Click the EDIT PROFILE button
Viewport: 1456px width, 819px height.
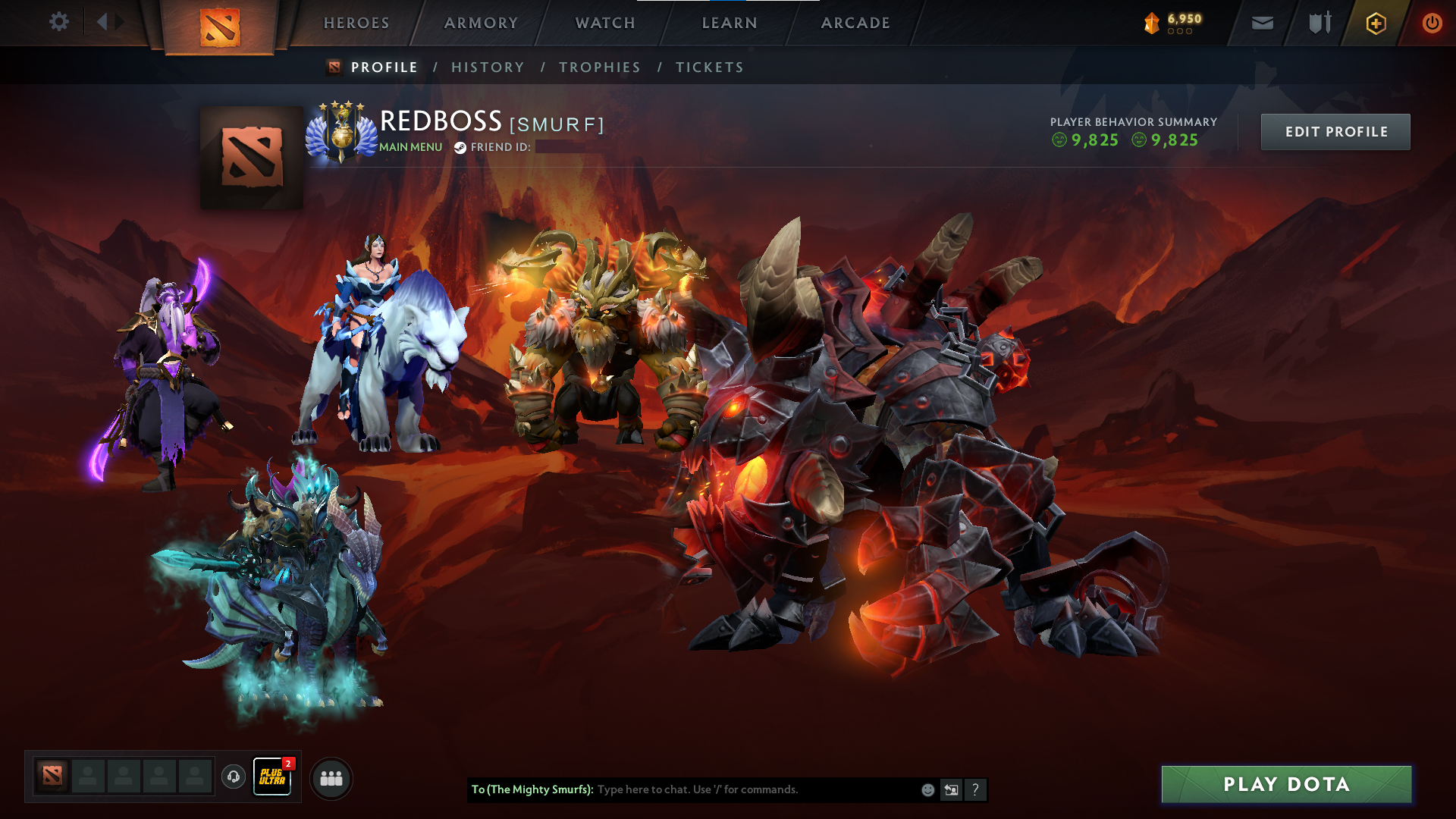point(1335,131)
